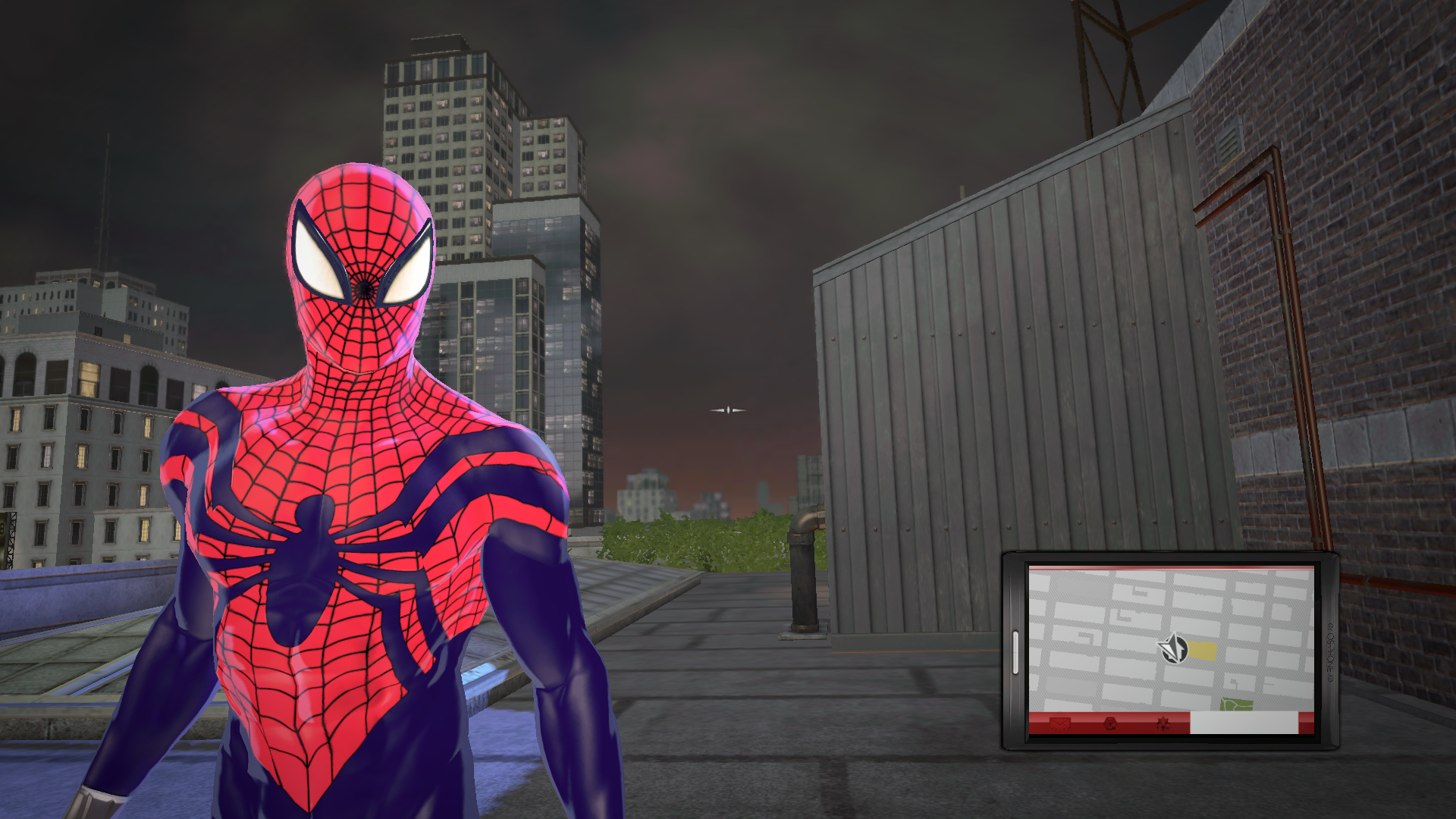Viewport: 1456px width, 819px height.
Task: Click the aiming reticle in the sky
Action: click(x=727, y=409)
